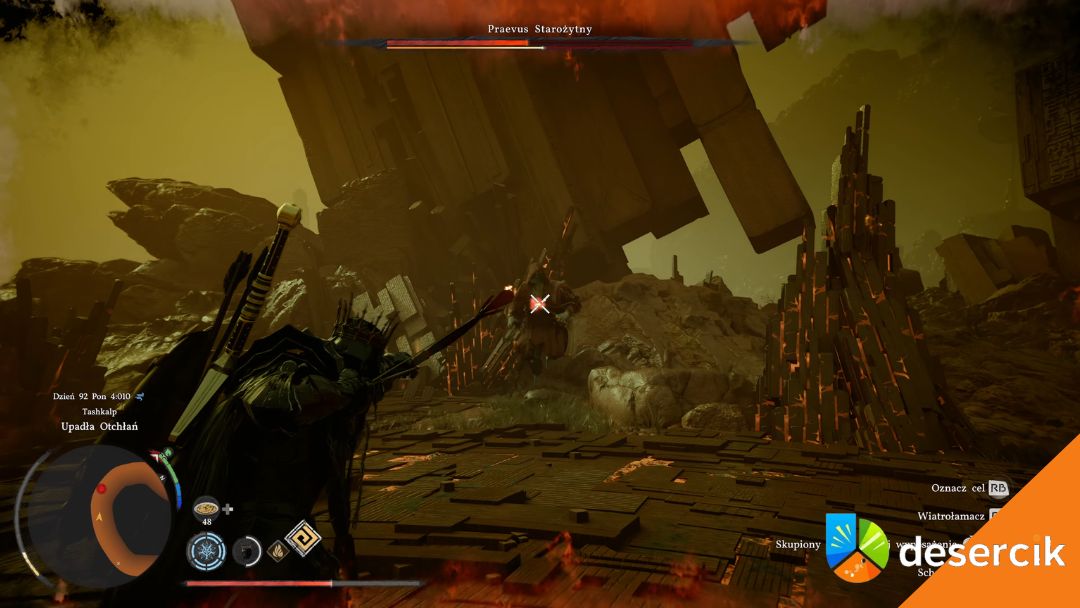The height and width of the screenshot is (608, 1080).
Task: Click the red enemy marker on minimap
Action: coord(101,489)
